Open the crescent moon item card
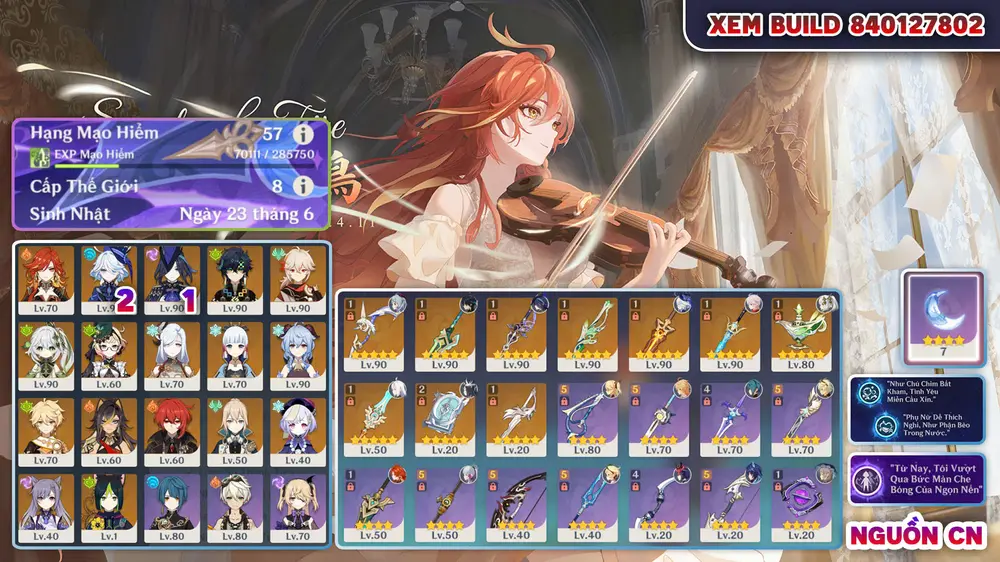Screen dimensions: 1000x562 941,317
